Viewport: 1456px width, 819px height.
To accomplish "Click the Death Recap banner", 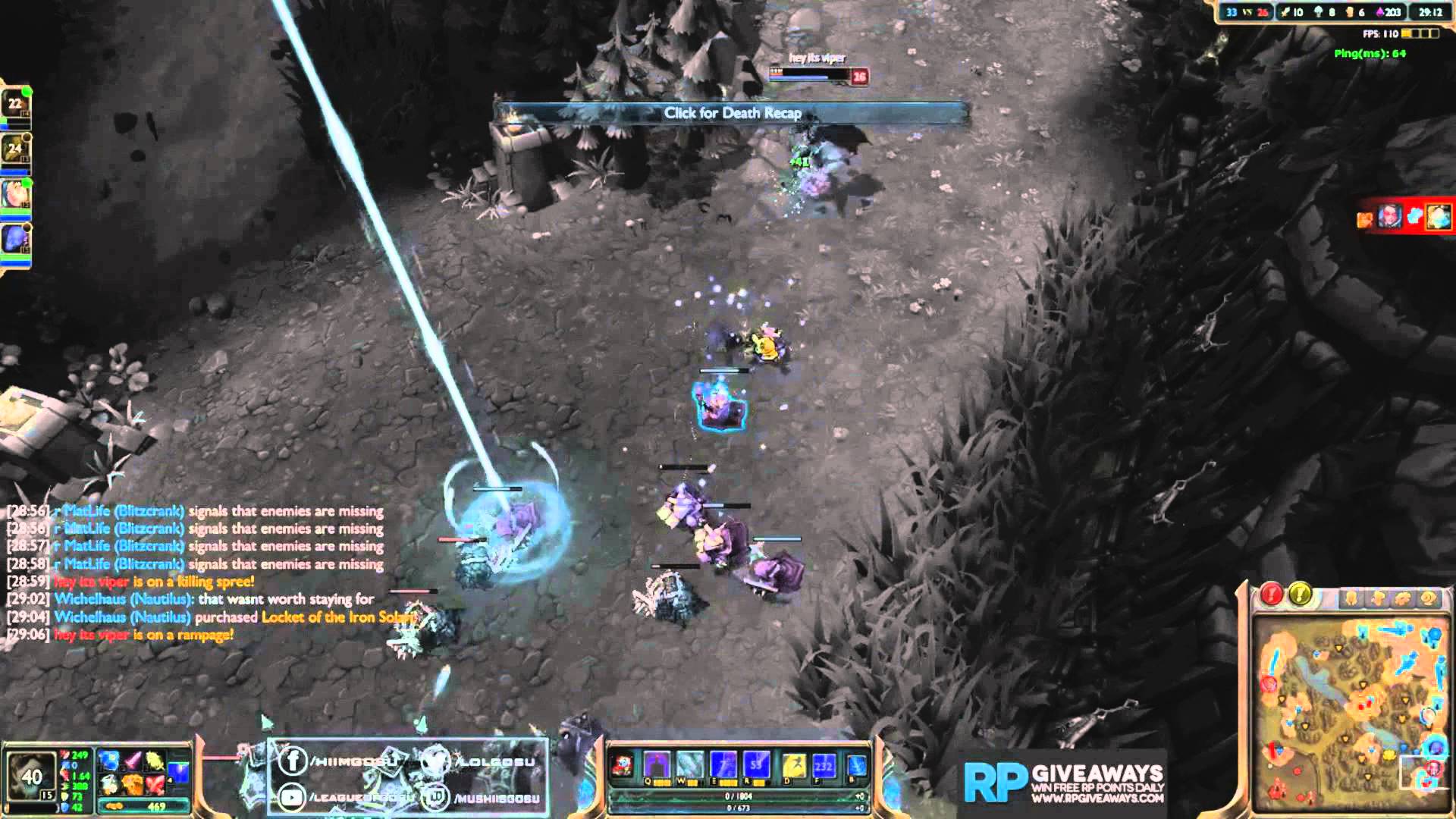I will click(x=732, y=114).
